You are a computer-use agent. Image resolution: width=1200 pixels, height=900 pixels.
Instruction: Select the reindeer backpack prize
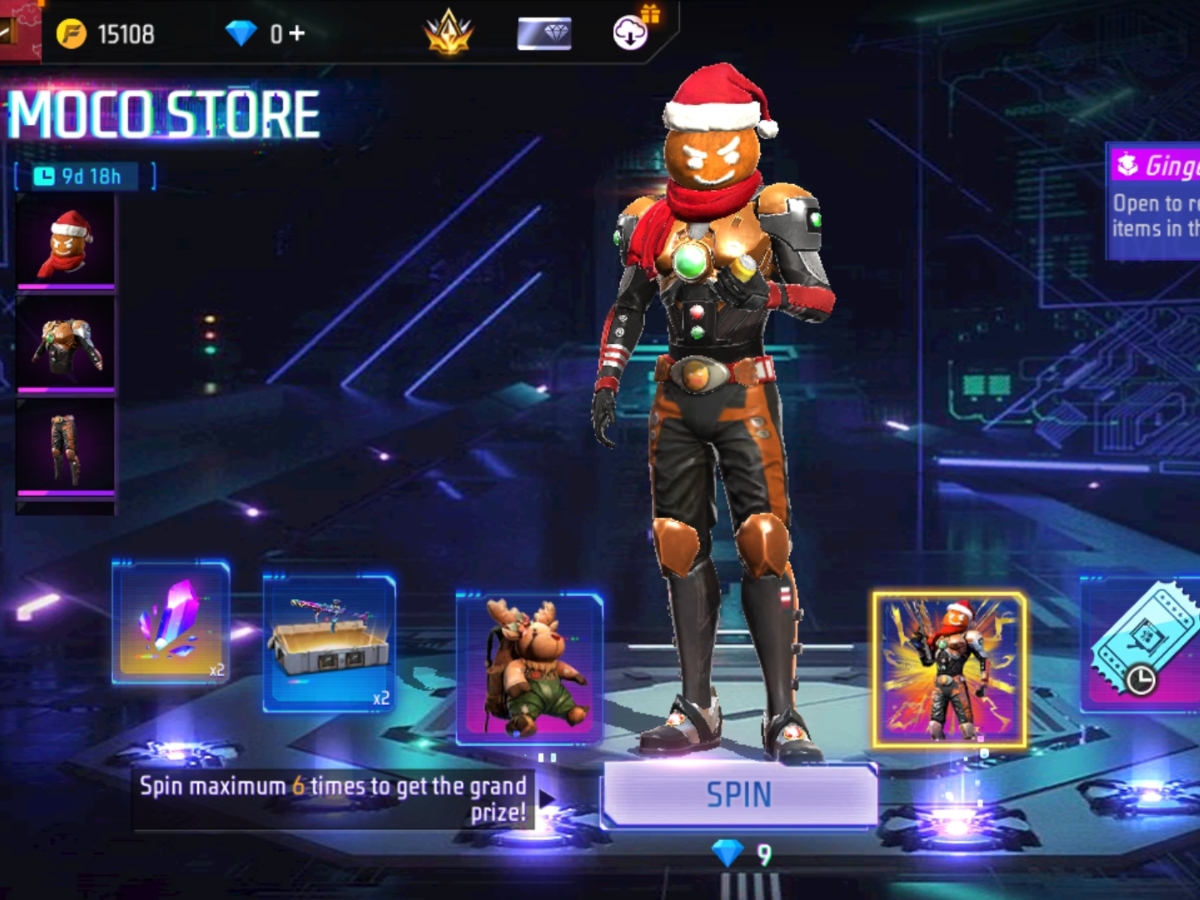[529, 668]
